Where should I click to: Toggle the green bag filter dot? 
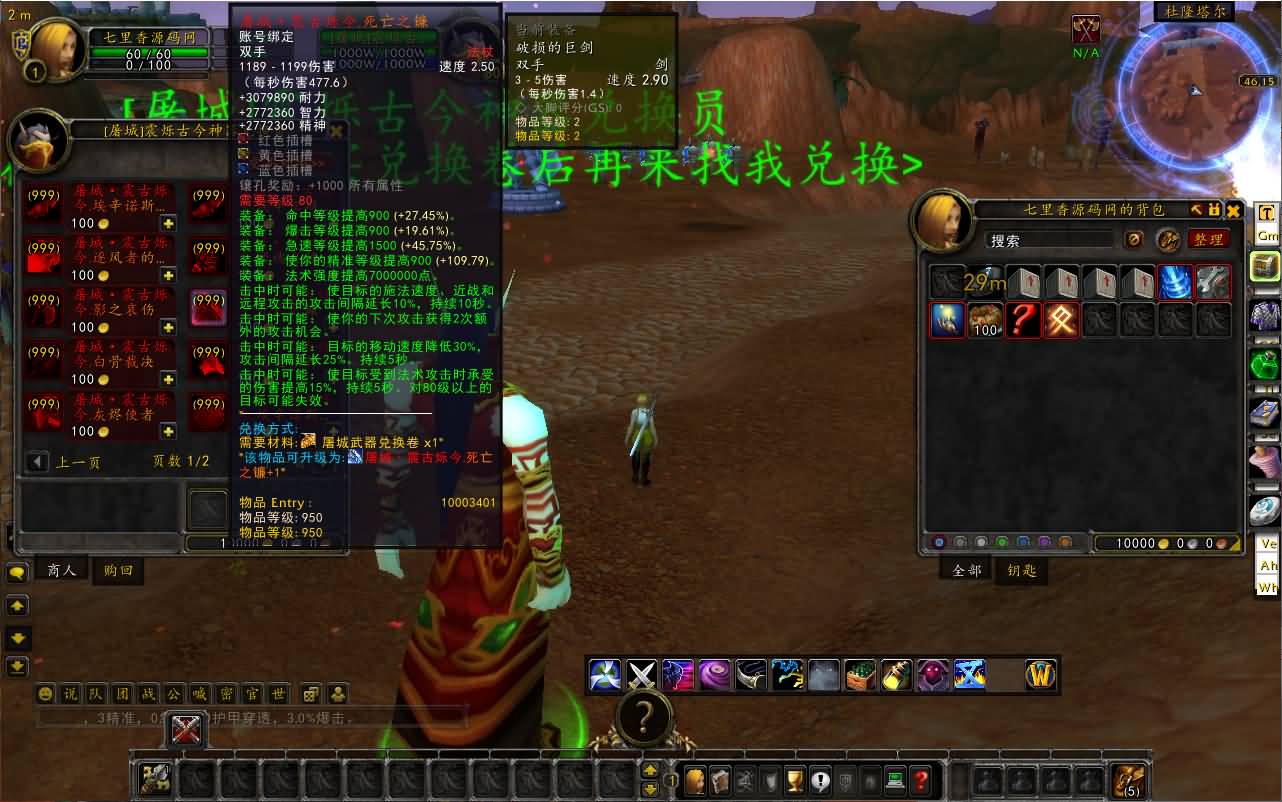(1001, 541)
